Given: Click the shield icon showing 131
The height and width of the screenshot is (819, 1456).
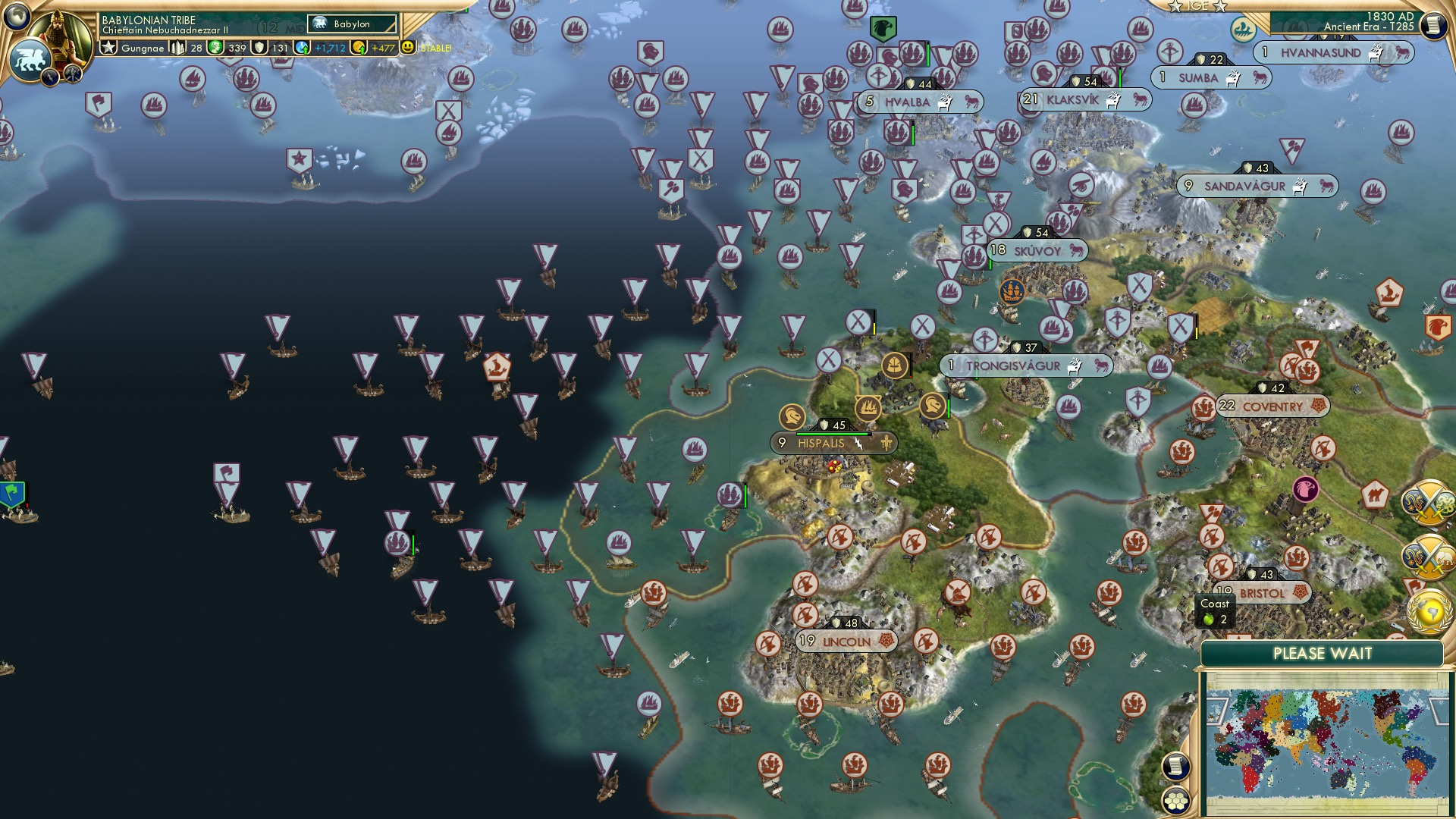Looking at the screenshot, I should (261, 48).
